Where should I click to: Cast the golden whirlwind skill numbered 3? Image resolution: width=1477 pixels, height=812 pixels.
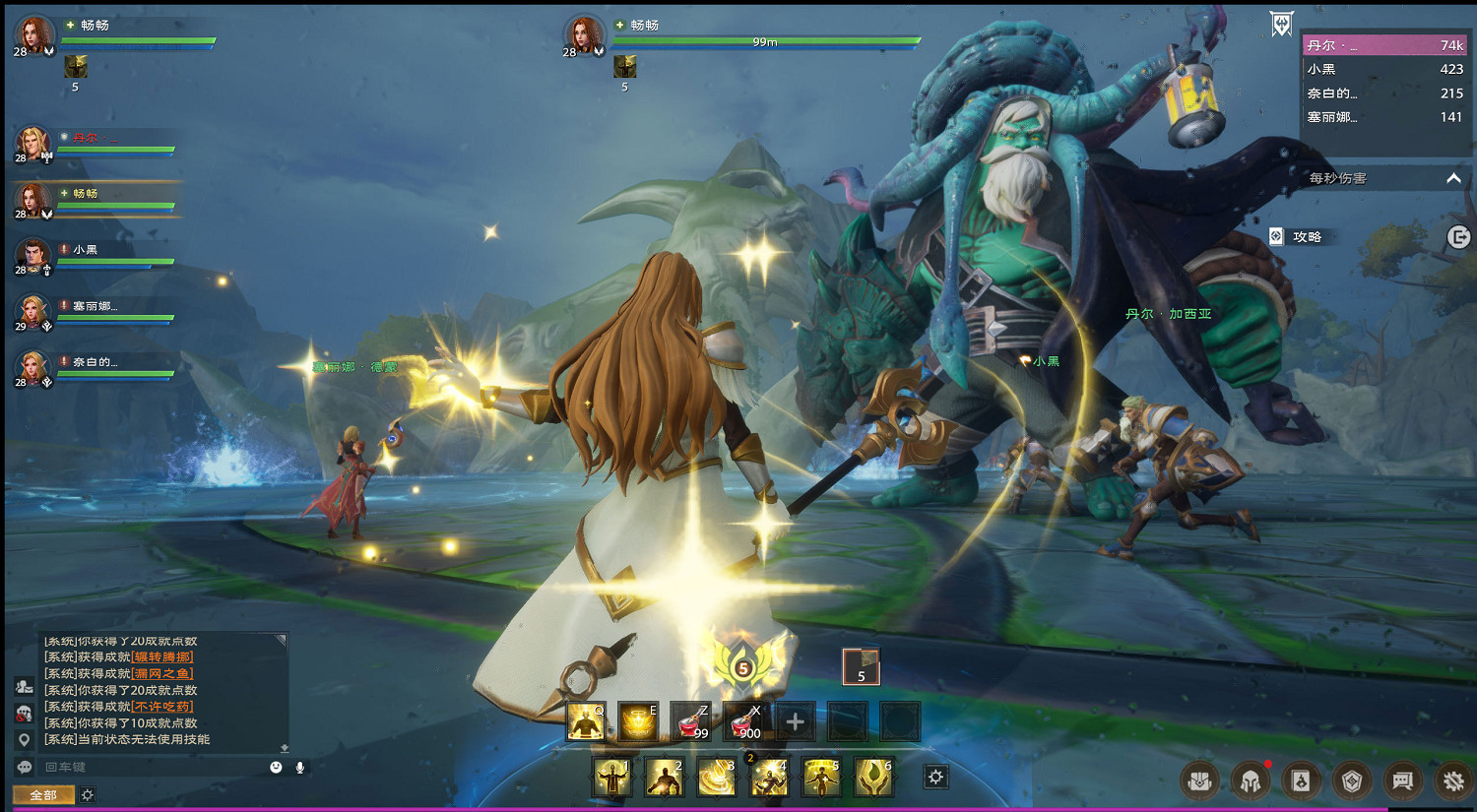click(717, 778)
